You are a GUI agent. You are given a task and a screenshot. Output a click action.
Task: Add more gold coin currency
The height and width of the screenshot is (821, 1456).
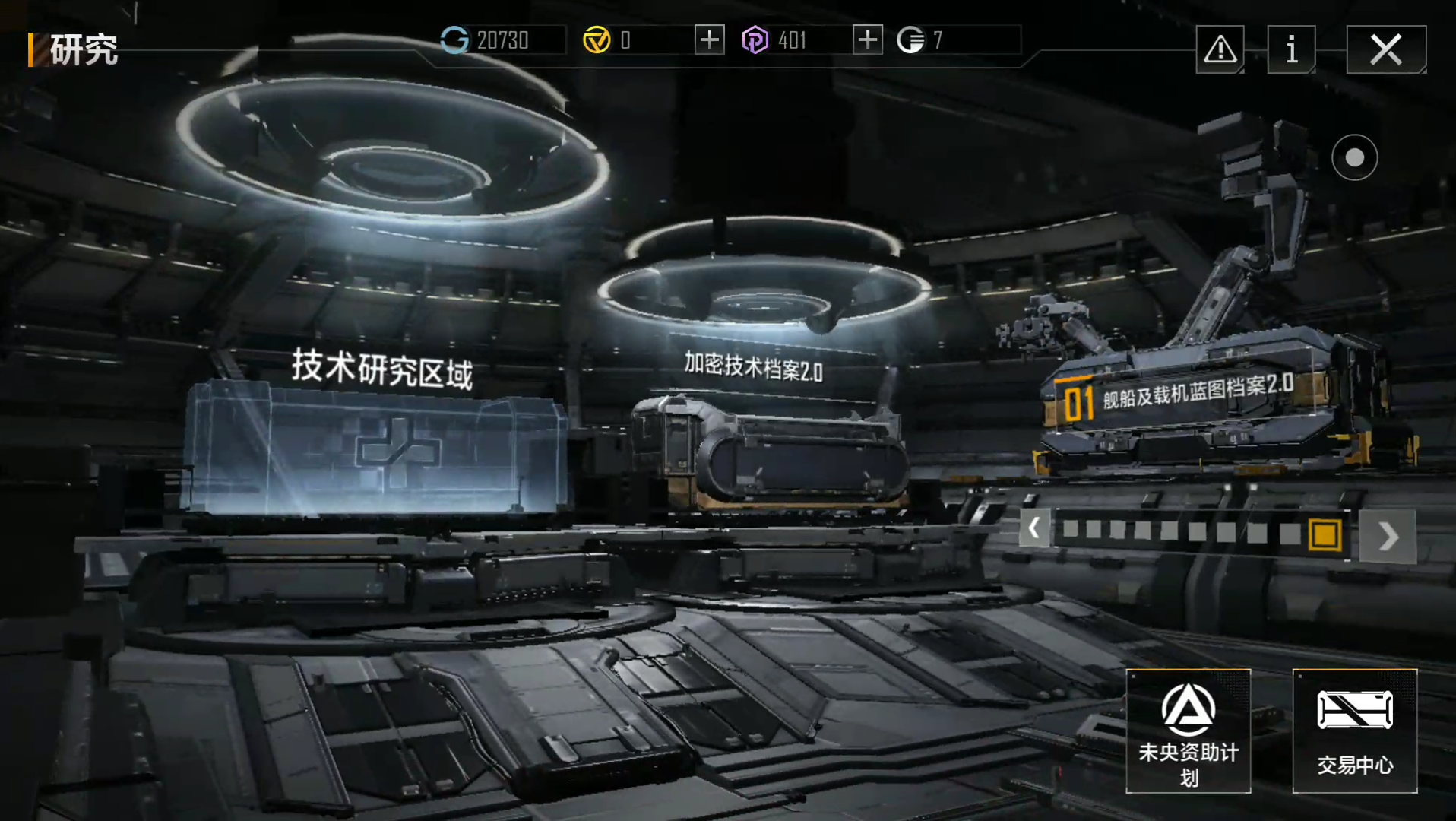click(709, 40)
